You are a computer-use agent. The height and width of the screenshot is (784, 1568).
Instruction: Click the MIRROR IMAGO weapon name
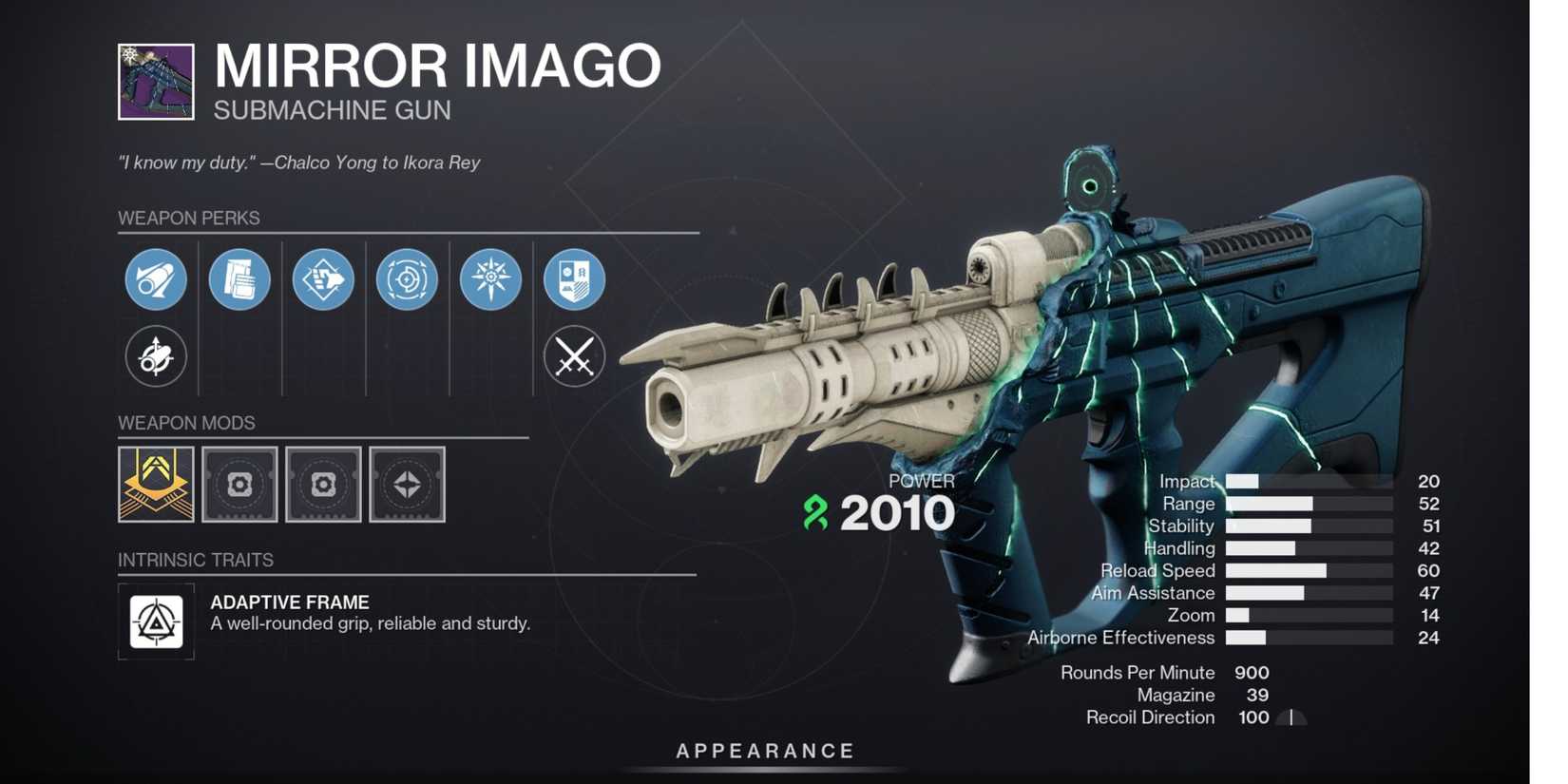(x=435, y=65)
